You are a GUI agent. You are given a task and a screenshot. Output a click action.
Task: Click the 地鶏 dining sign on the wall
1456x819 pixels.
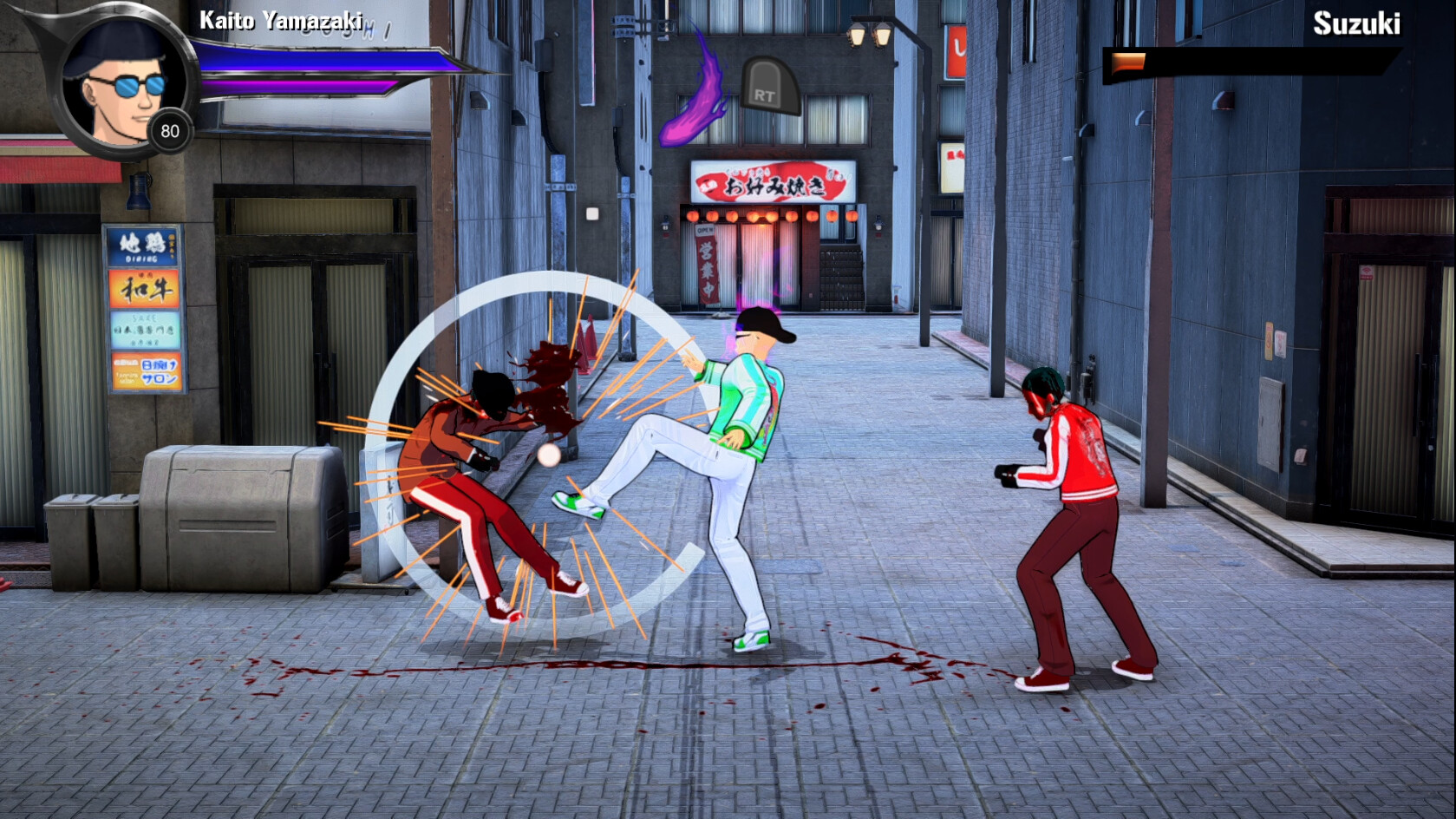(141, 246)
